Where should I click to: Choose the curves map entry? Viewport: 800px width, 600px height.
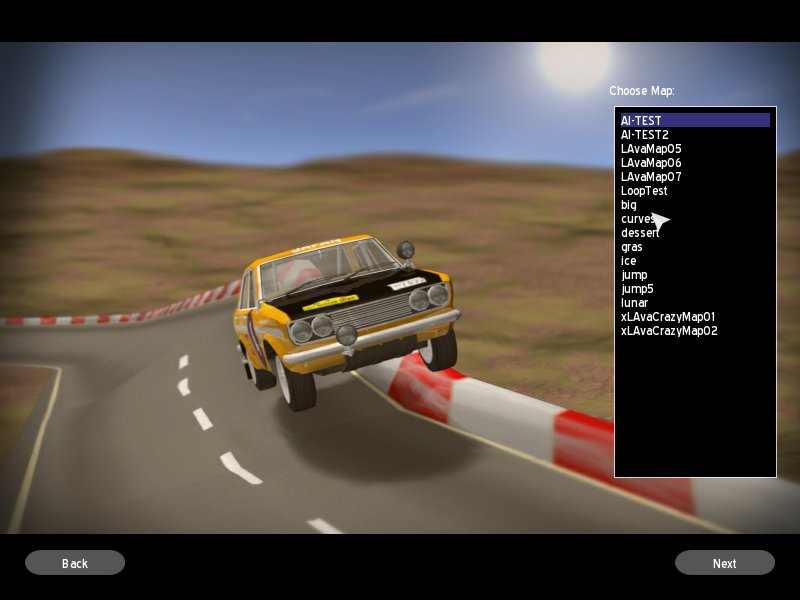pyautogui.click(x=637, y=219)
